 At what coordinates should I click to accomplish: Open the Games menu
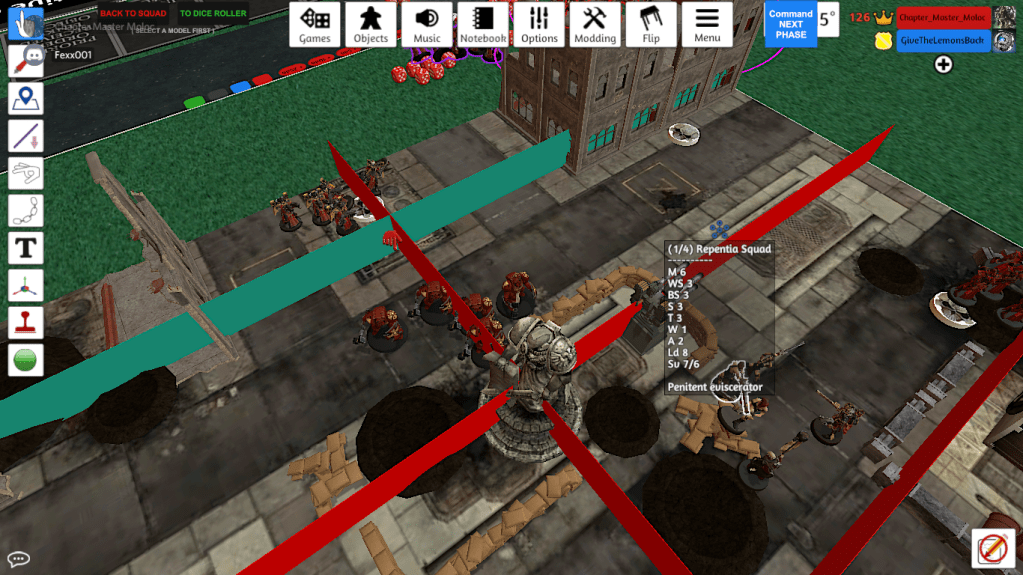coord(315,25)
